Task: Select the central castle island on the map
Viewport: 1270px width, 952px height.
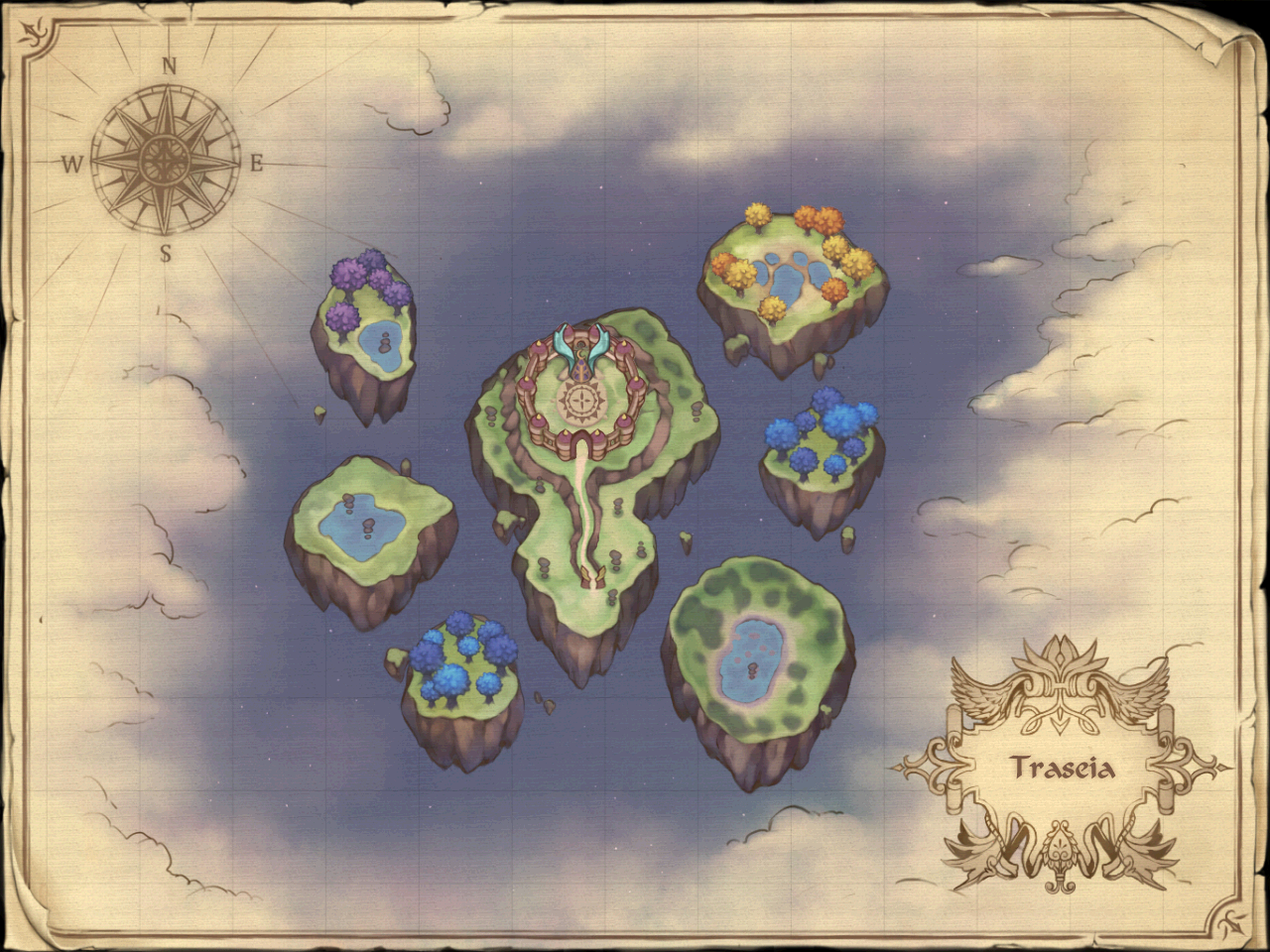Action: tap(585, 466)
